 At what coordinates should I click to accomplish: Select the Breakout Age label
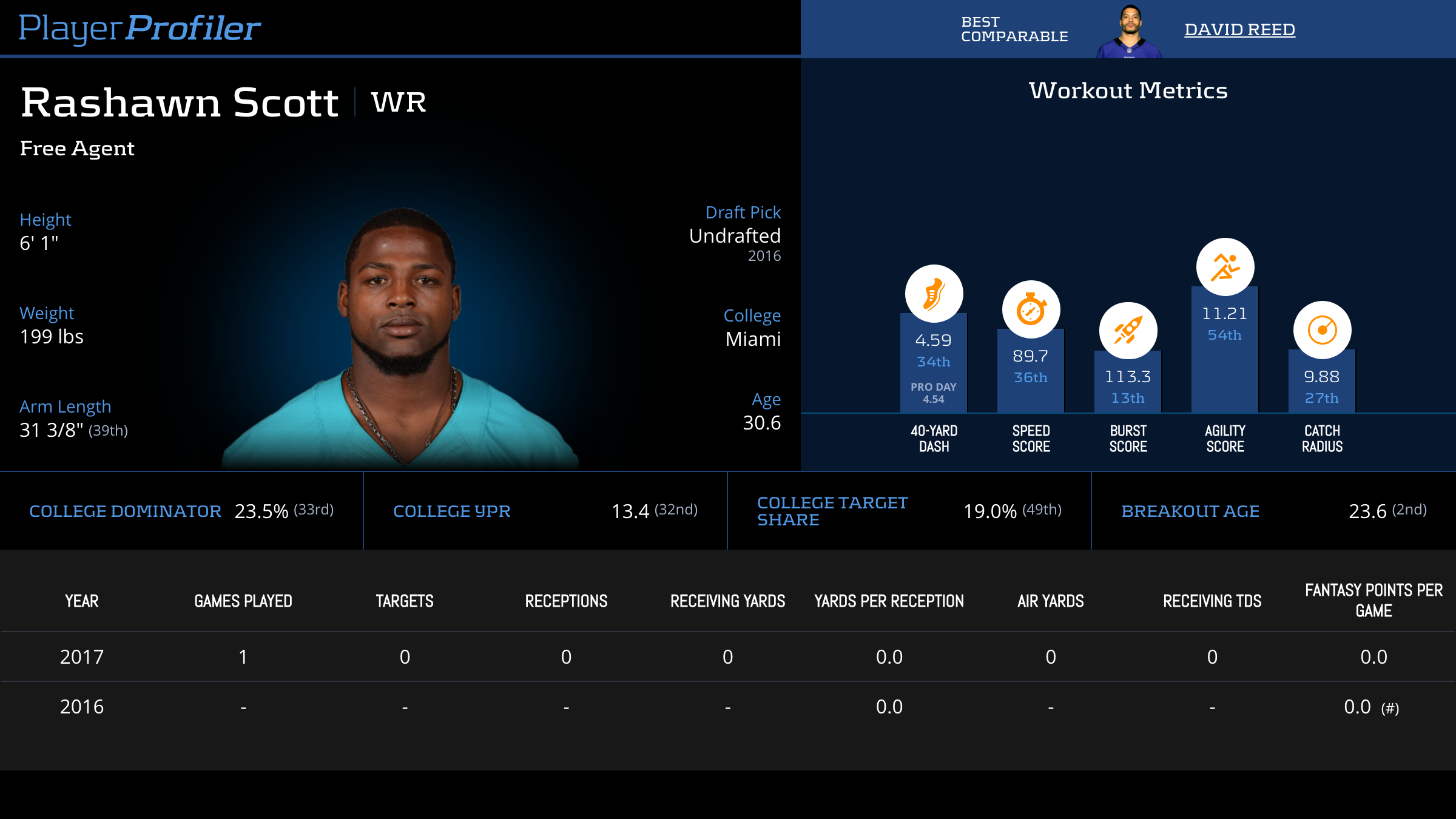(x=1190, y=511)
